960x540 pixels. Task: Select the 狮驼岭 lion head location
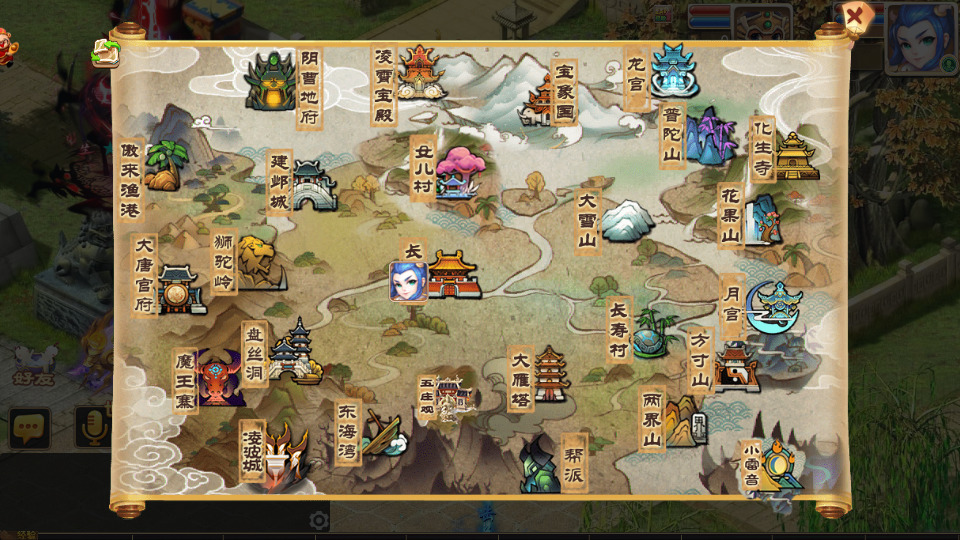point(259,263)
